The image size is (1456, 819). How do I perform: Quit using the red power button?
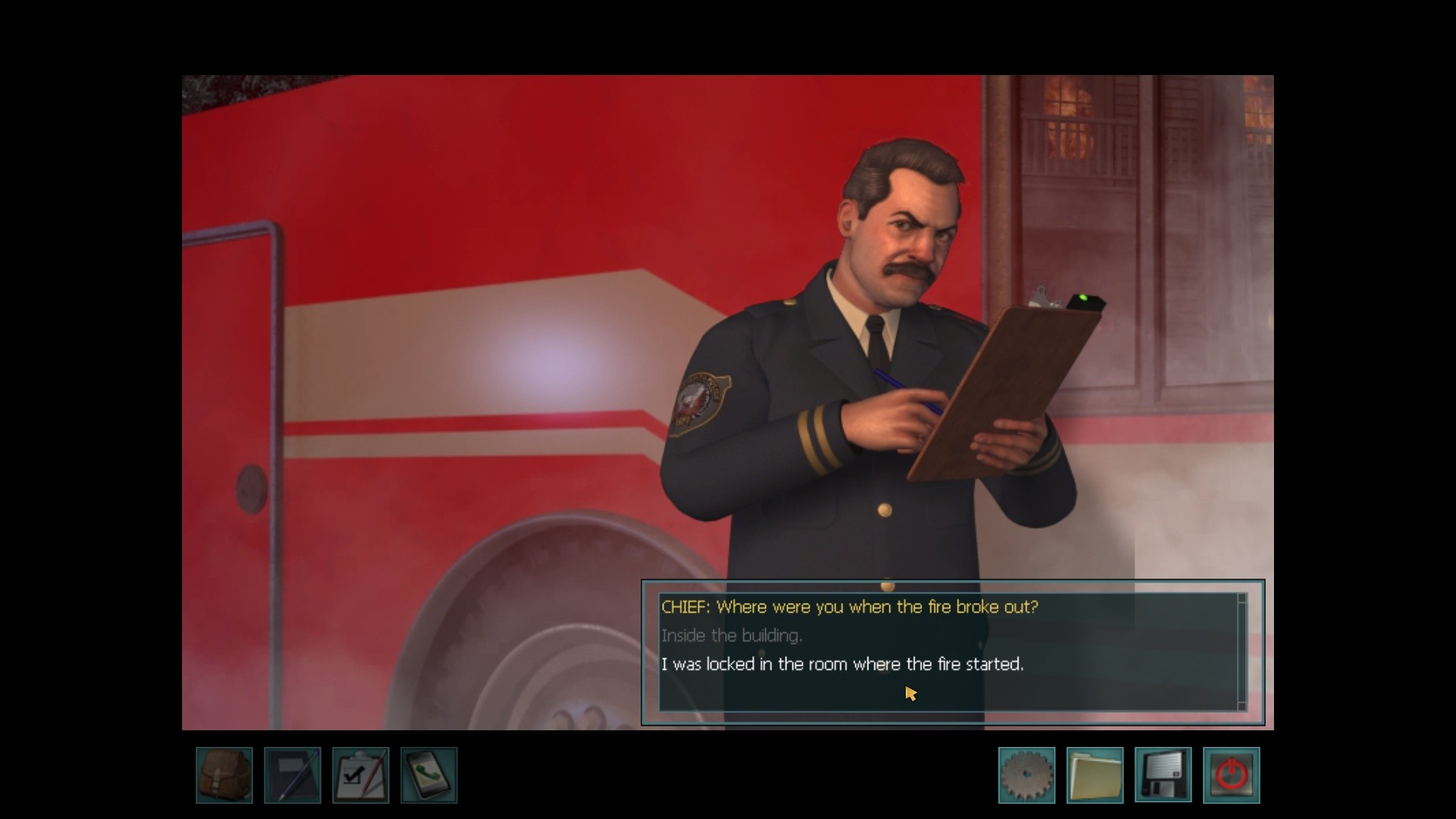[1232, 775]
